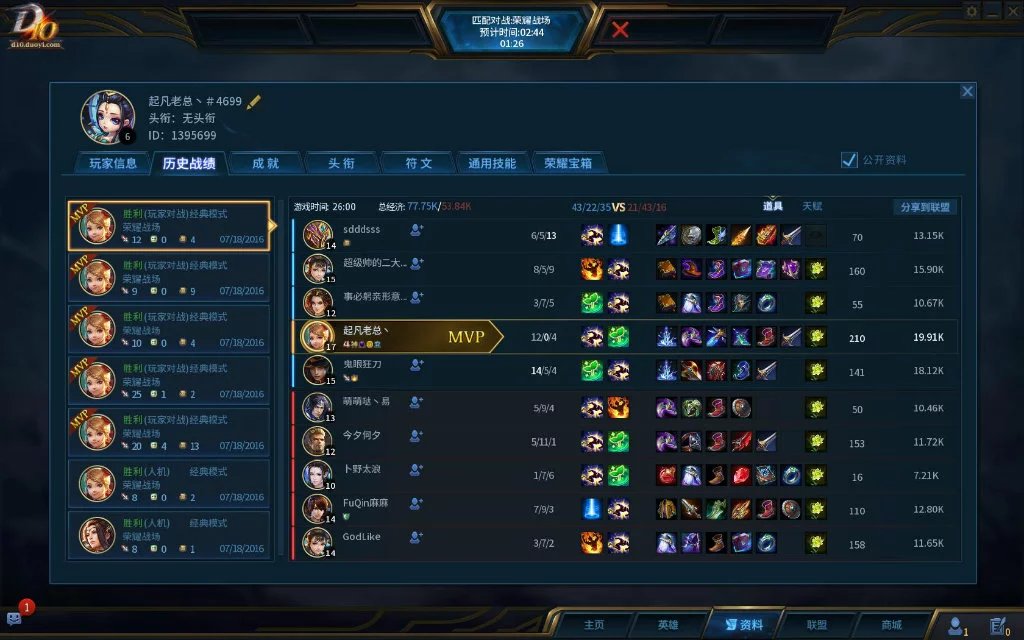Open the chat icon with notification
Screen dimensions: 1024x640
point(15,619)
